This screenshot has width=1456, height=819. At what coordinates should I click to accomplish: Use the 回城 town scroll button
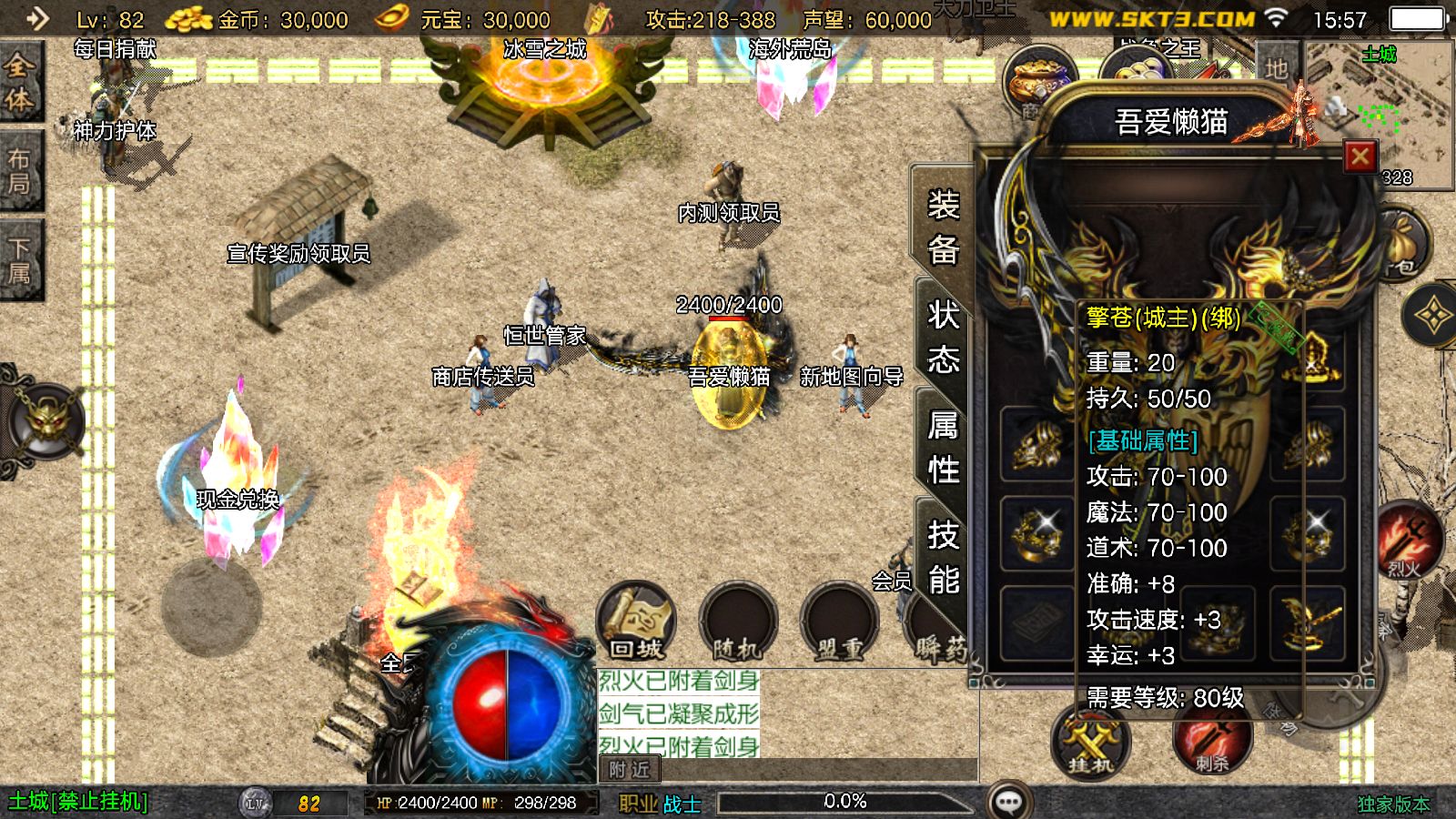pyautogui.click(x=636, y=622)
